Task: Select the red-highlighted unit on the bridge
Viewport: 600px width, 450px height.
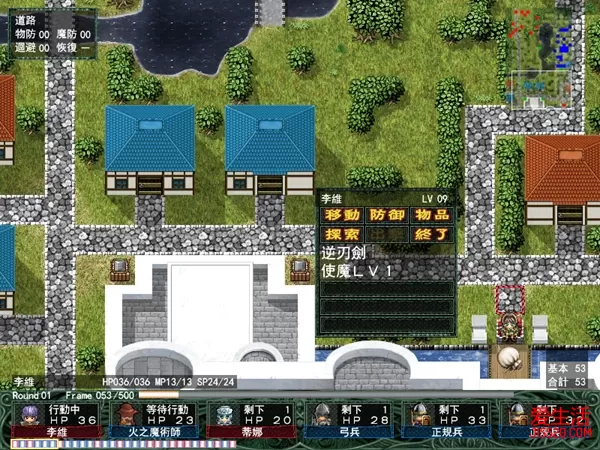Action: point(511,318)
